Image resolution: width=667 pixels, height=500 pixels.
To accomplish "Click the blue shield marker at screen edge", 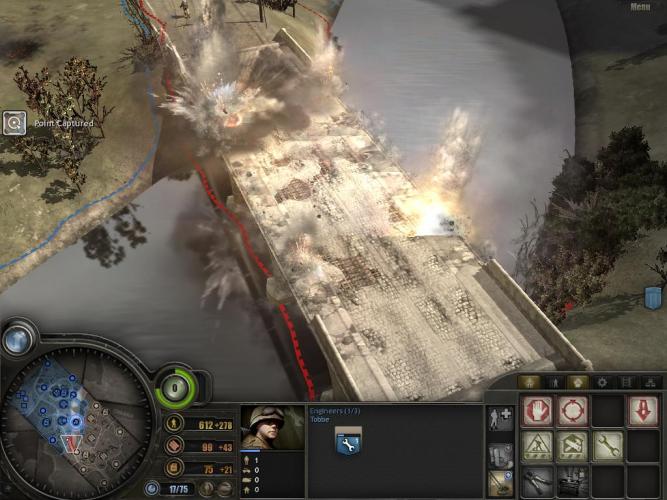I will click(654, 297).
